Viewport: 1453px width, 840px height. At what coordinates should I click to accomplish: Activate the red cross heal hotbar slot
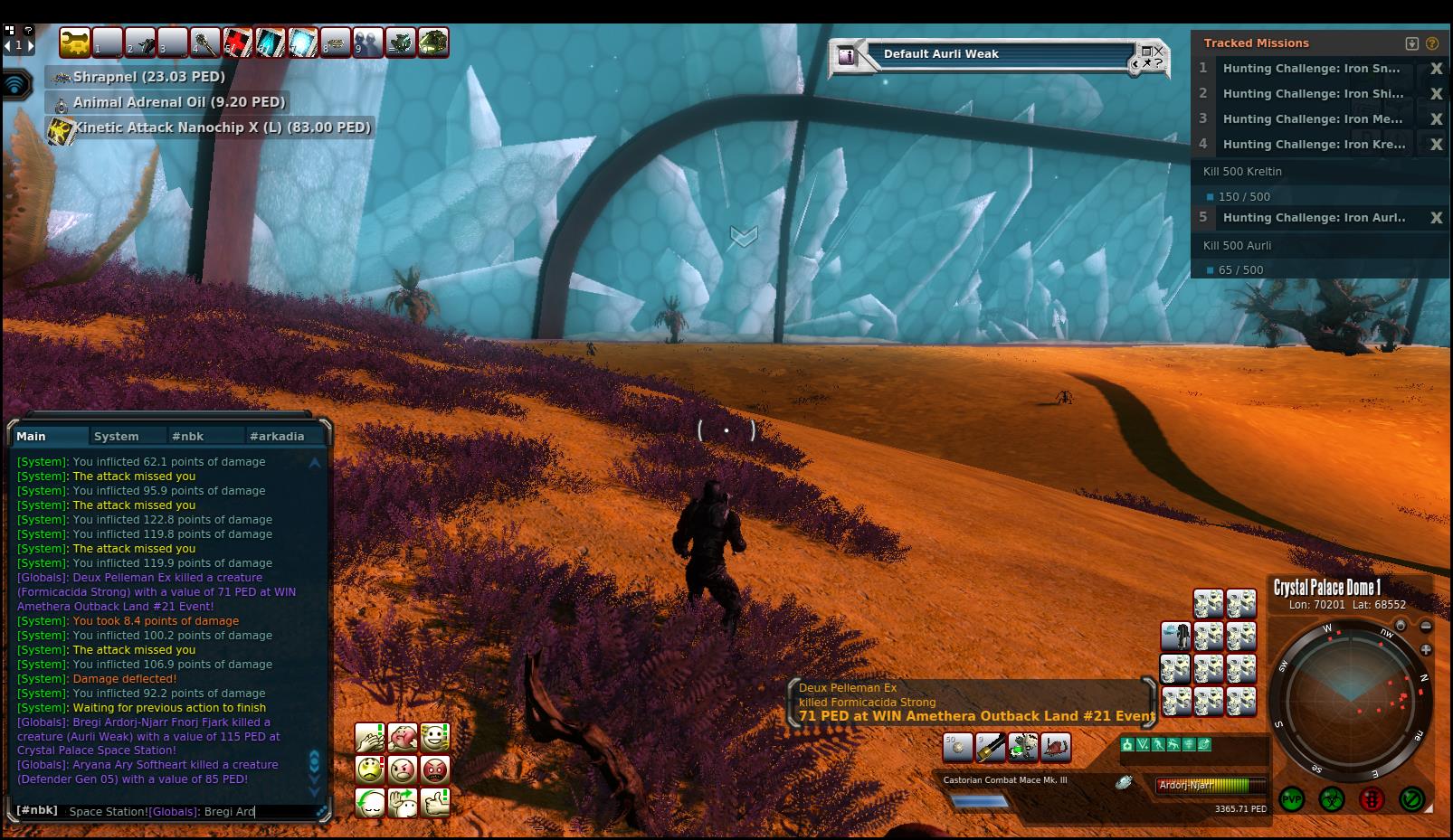pyautogui.click(x=238, y=42)
